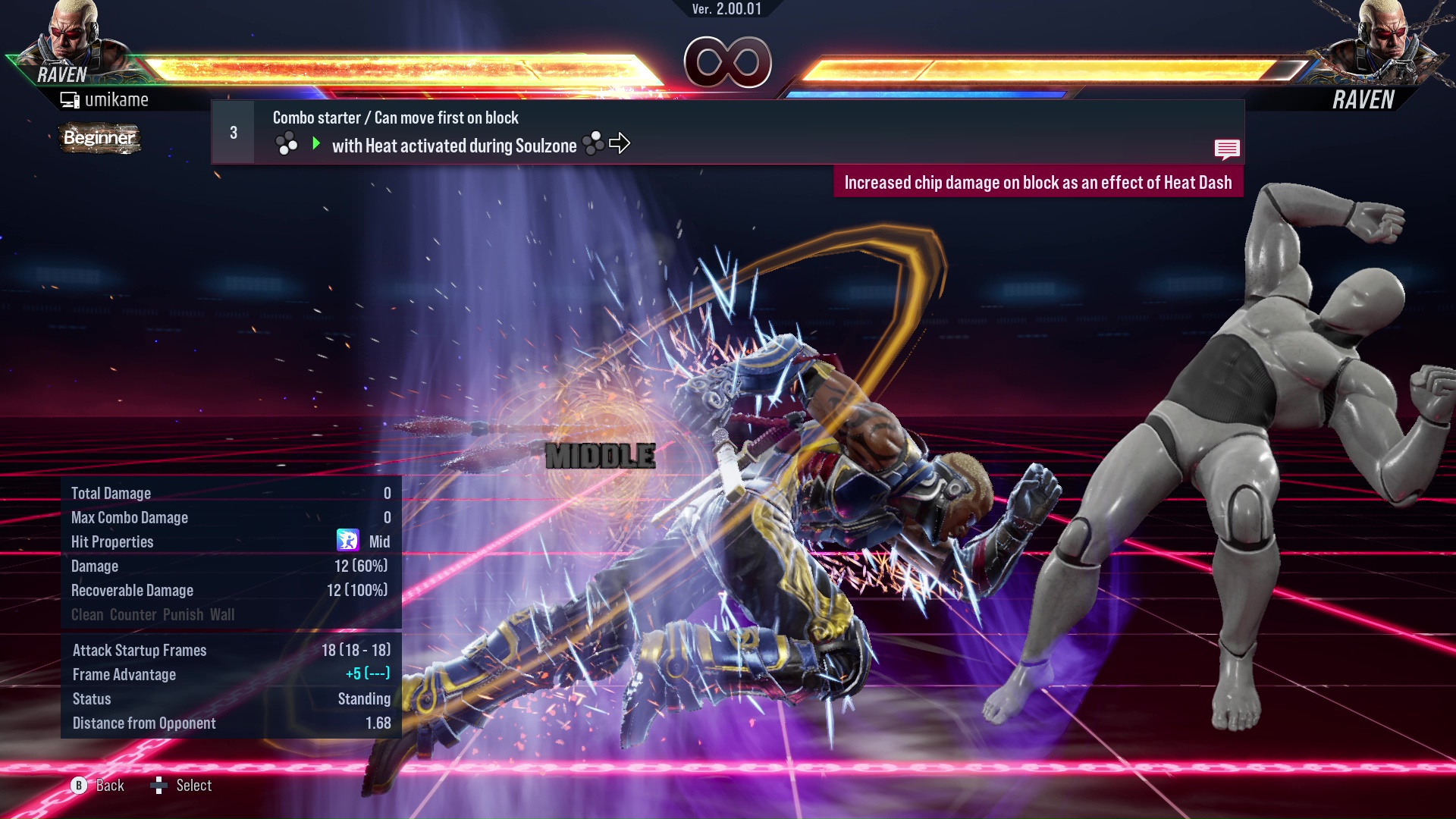Click the green play triangle in combo bar
The image size is (1456, 819).
tap(315, 143)
